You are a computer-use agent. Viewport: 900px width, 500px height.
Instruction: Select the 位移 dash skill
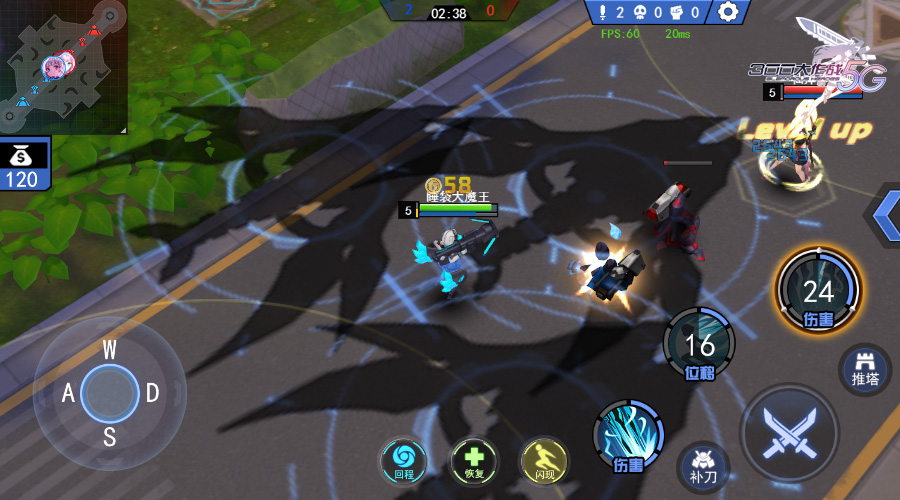[699, 344]
